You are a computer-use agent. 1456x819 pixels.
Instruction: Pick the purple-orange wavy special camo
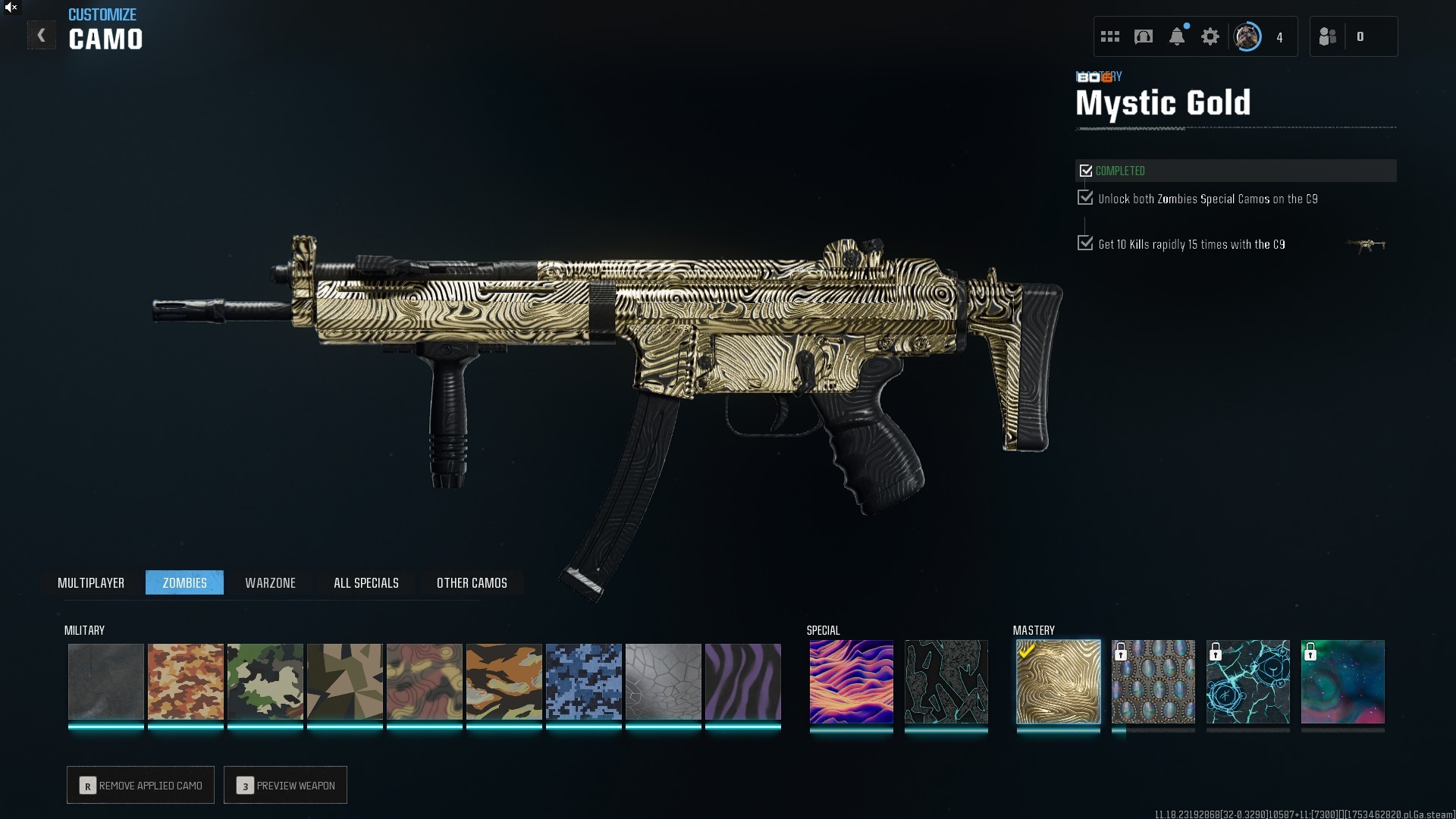point(851,681)
